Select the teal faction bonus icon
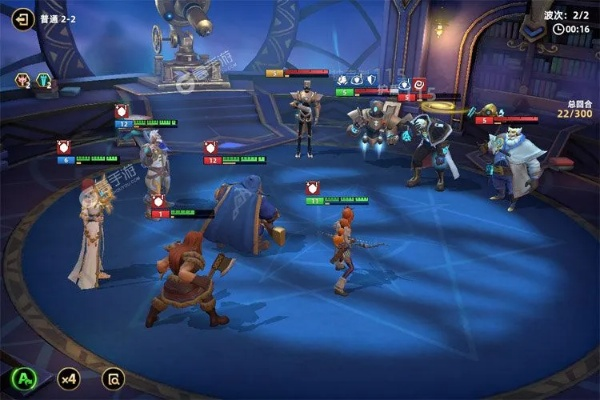Image resolution: width=600 pixels, height=400 pixels. 44,81
